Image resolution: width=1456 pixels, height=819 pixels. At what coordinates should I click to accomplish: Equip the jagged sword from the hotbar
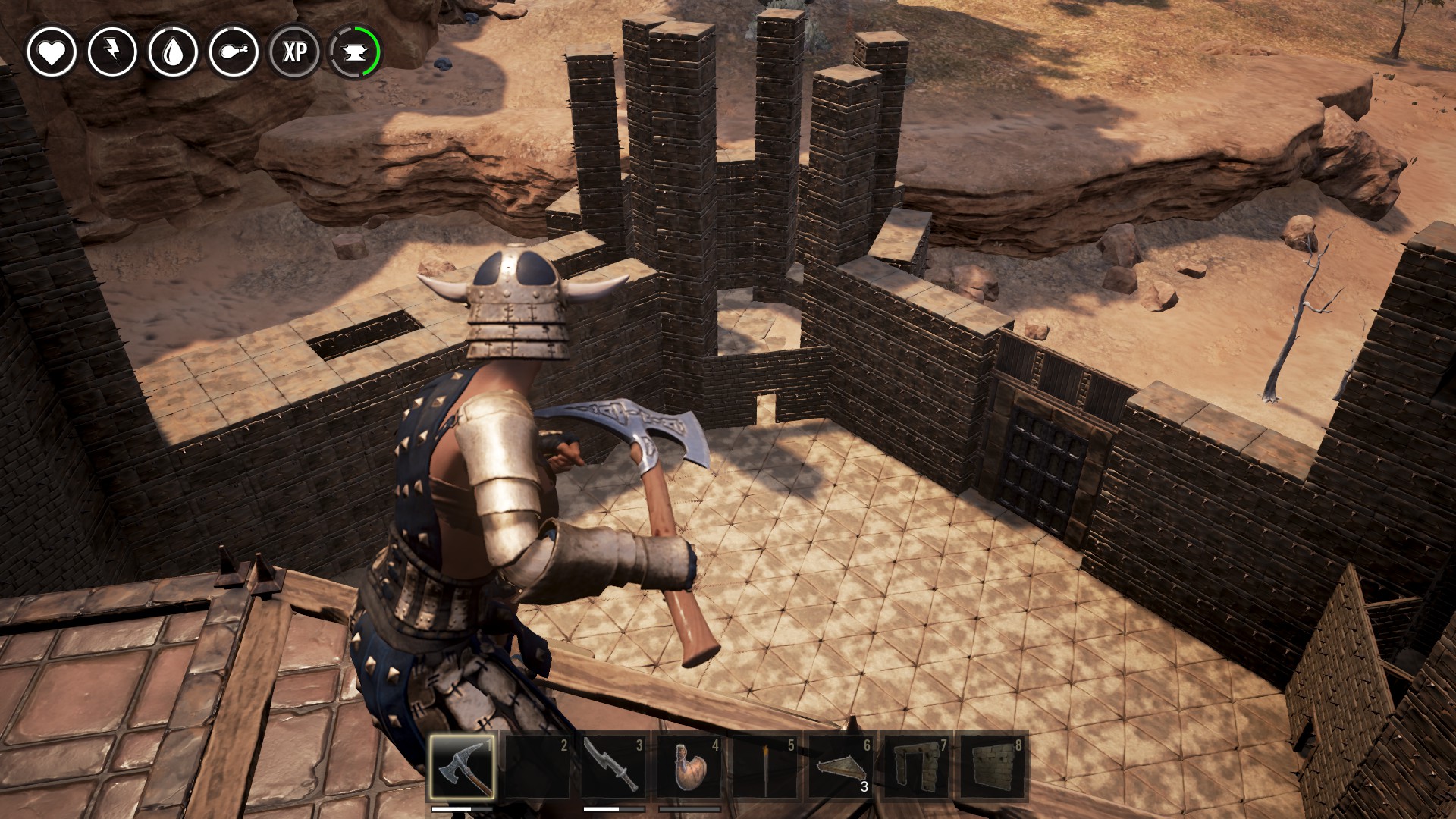click(613, 766)
